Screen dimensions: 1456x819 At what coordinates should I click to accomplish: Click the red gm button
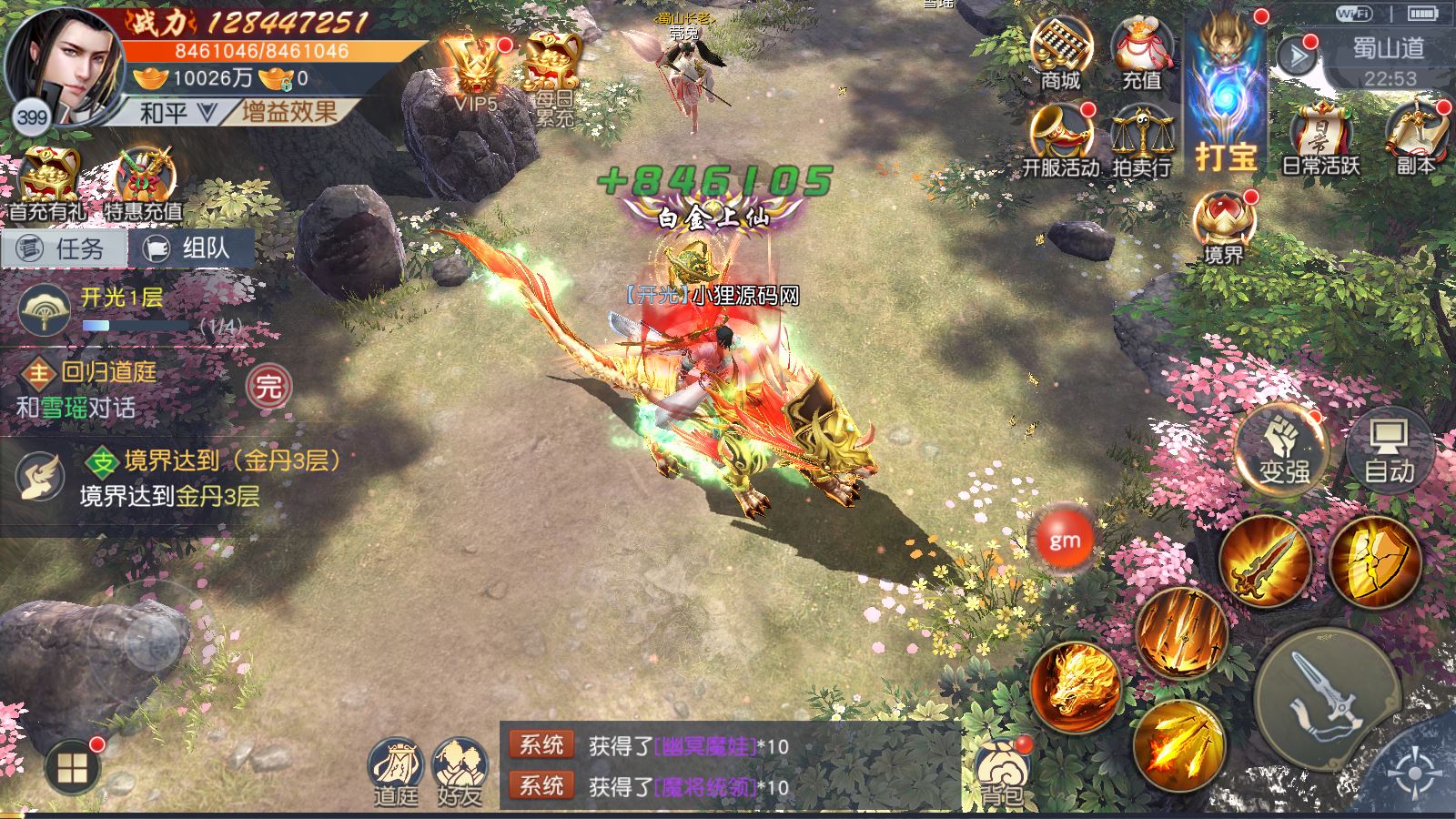1064,541
